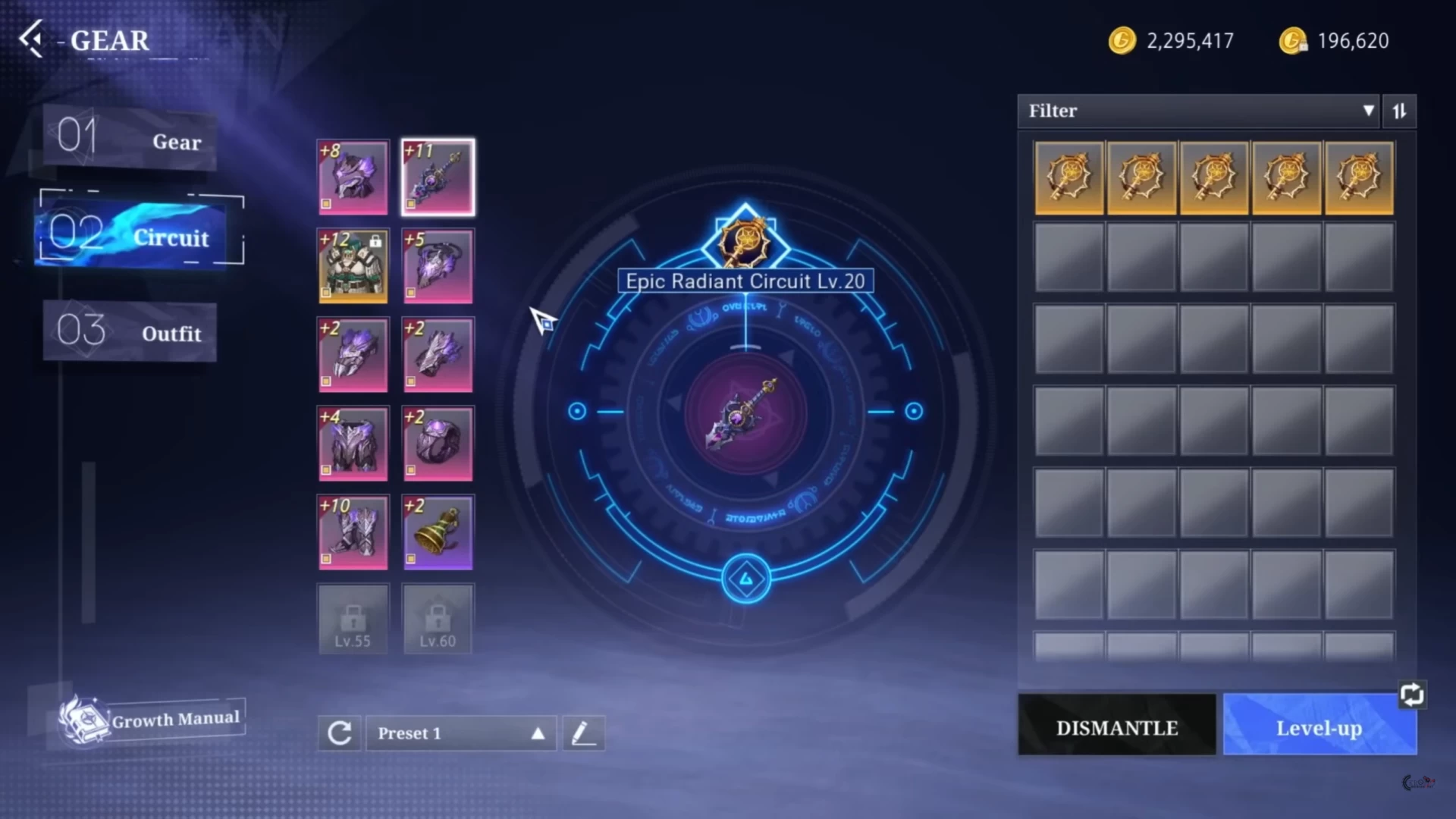Viewport: 1456px width, 819px height.
Task: Select the +11 staff weapon slot
Action: (x=438, y=177)
